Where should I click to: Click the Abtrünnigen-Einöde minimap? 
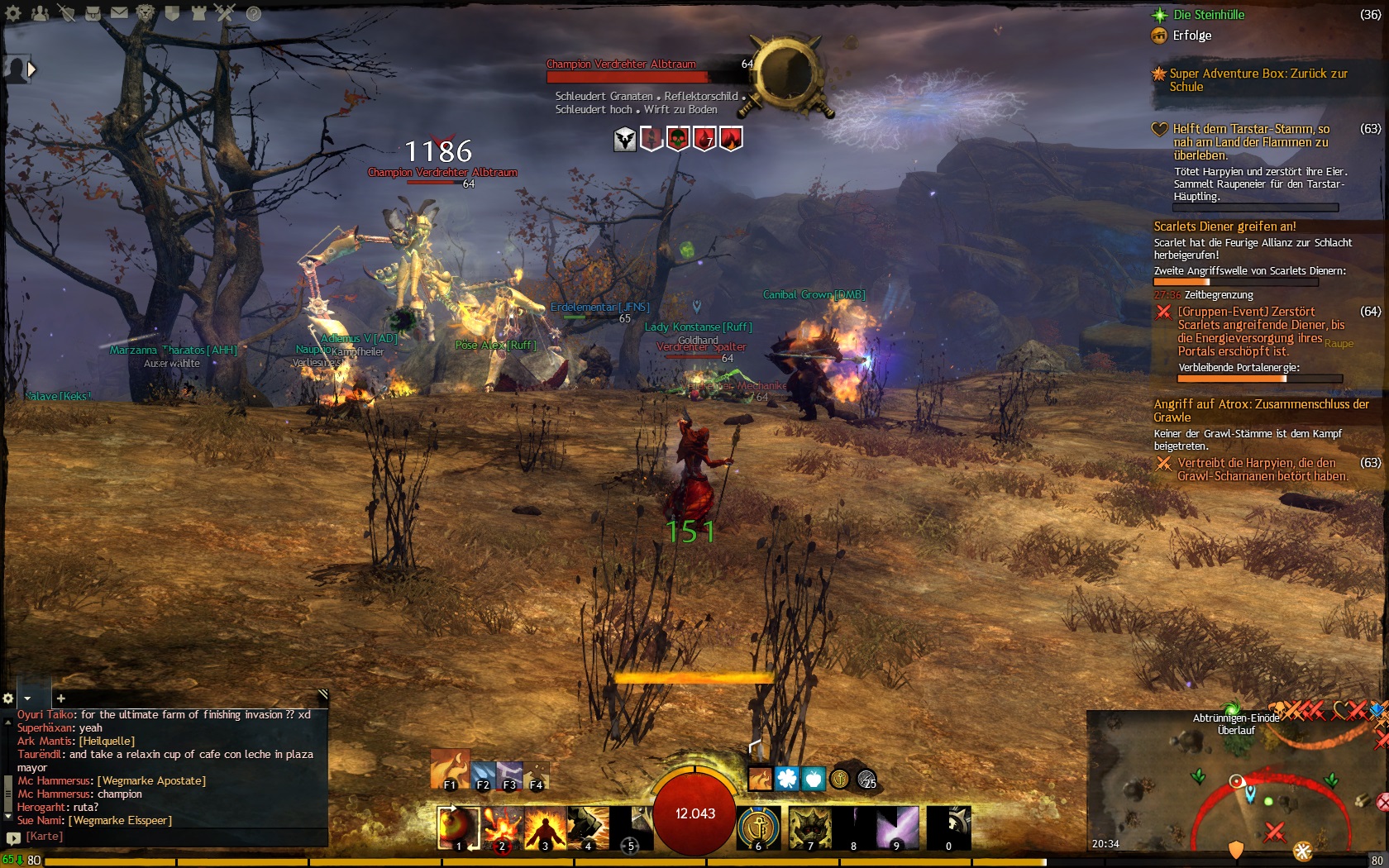pos(1236,785)
